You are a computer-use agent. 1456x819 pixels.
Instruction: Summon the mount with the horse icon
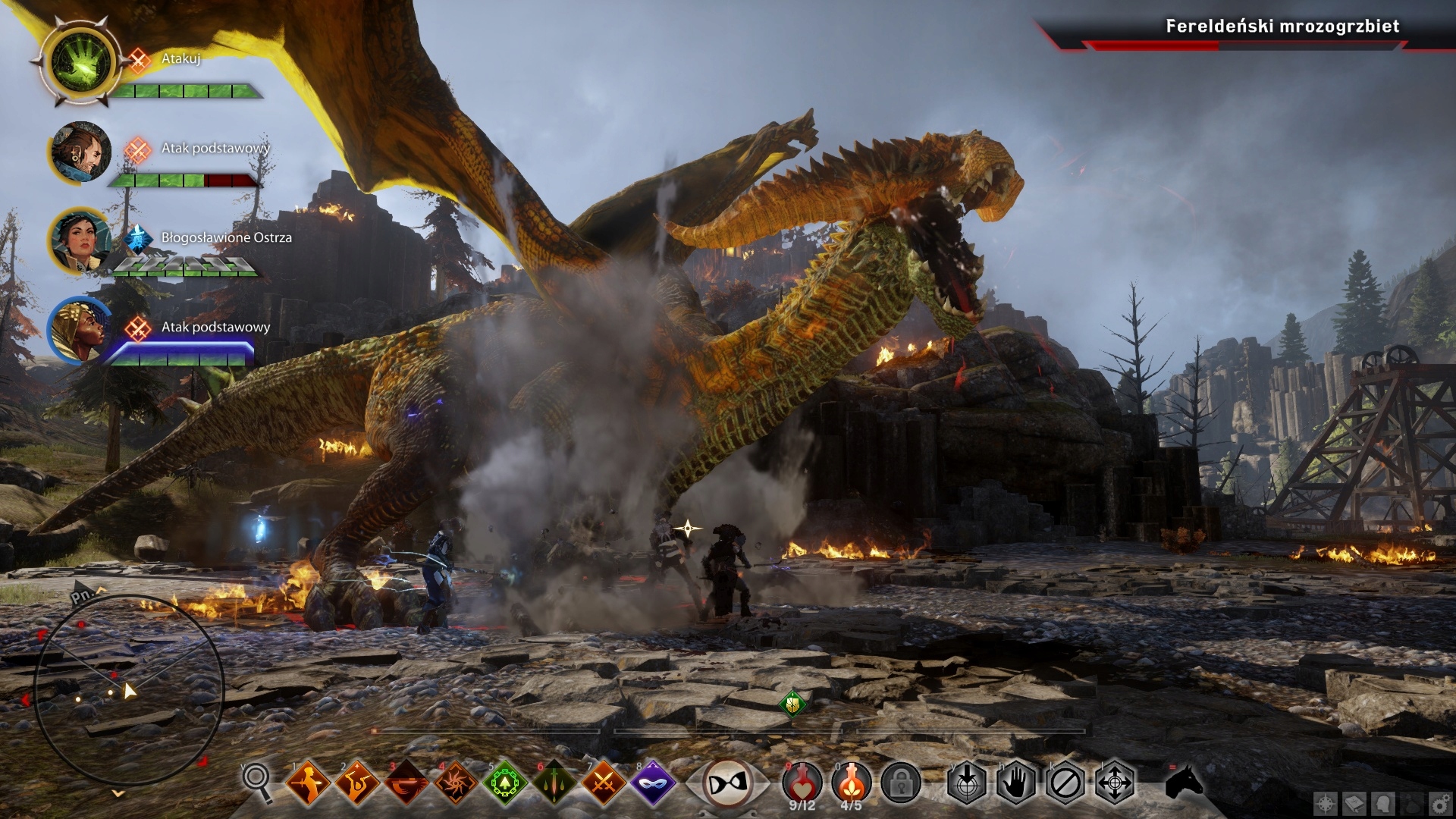click(x=1184, y=782)
